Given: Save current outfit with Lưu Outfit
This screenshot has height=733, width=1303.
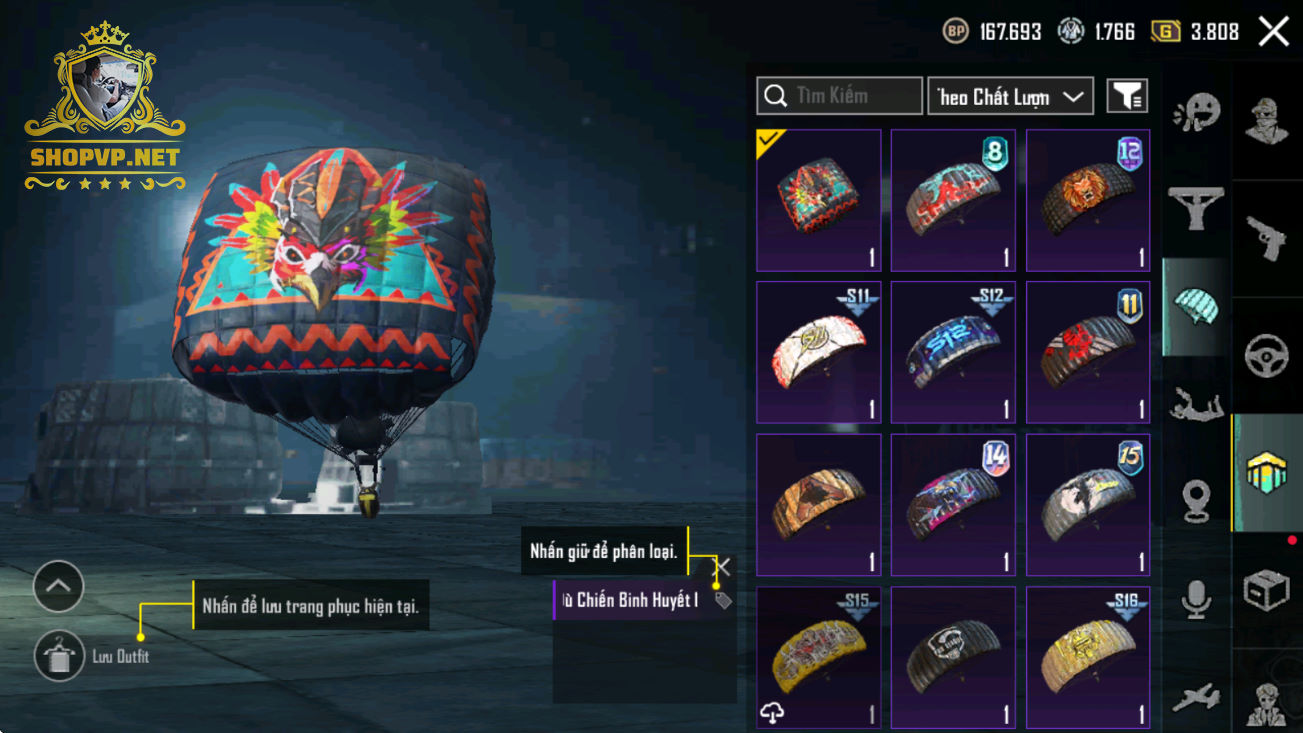Looking at the screenshot, I should tap(59, 657).
